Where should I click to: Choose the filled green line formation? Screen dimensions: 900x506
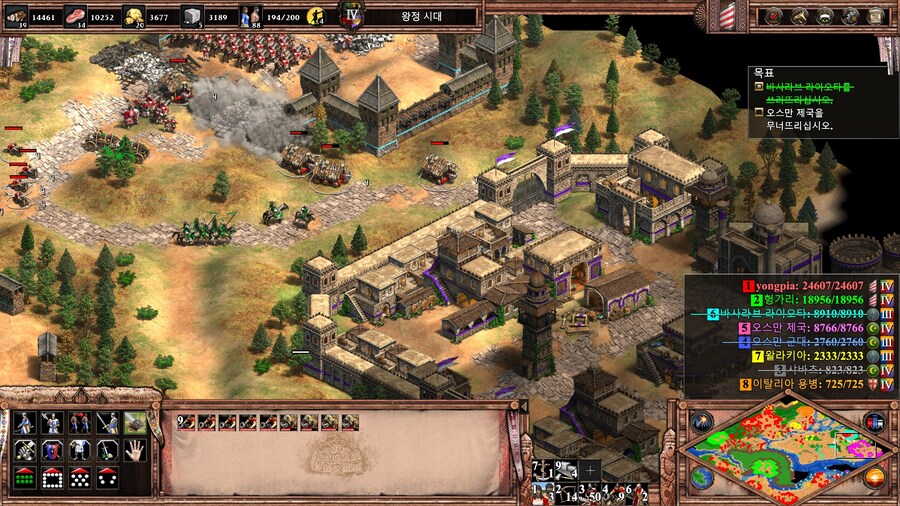click(x=24, y=477)
